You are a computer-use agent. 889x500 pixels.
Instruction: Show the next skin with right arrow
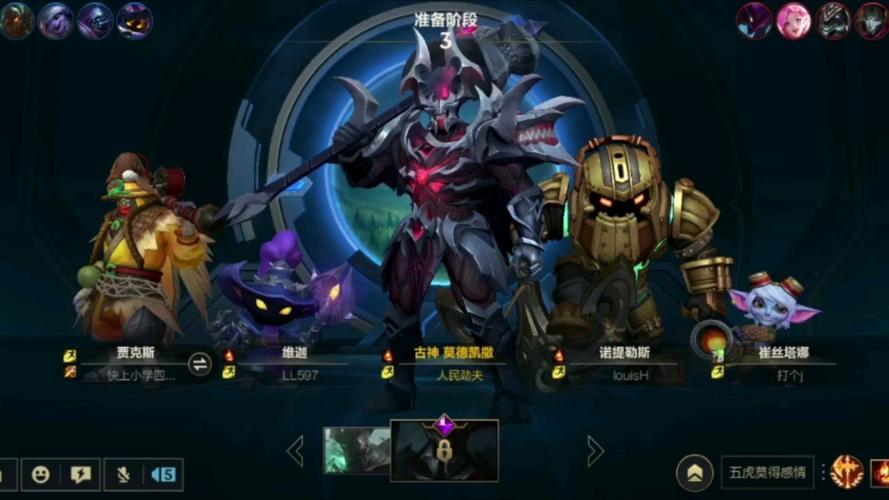pyautogui.click(x=595, y=451)
